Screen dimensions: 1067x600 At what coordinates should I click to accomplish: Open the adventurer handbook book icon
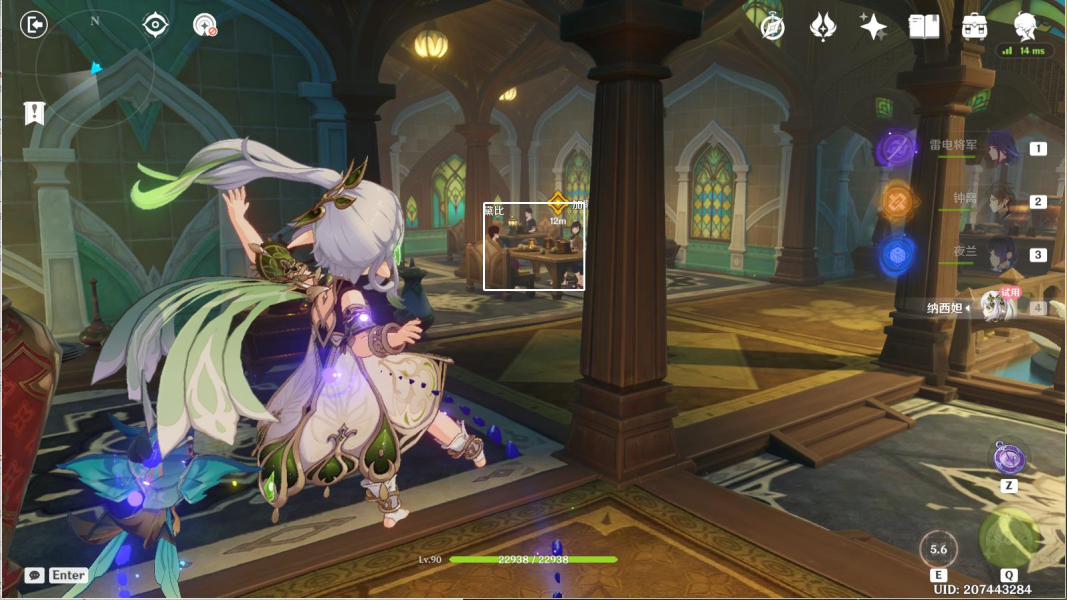coord(924,27)
